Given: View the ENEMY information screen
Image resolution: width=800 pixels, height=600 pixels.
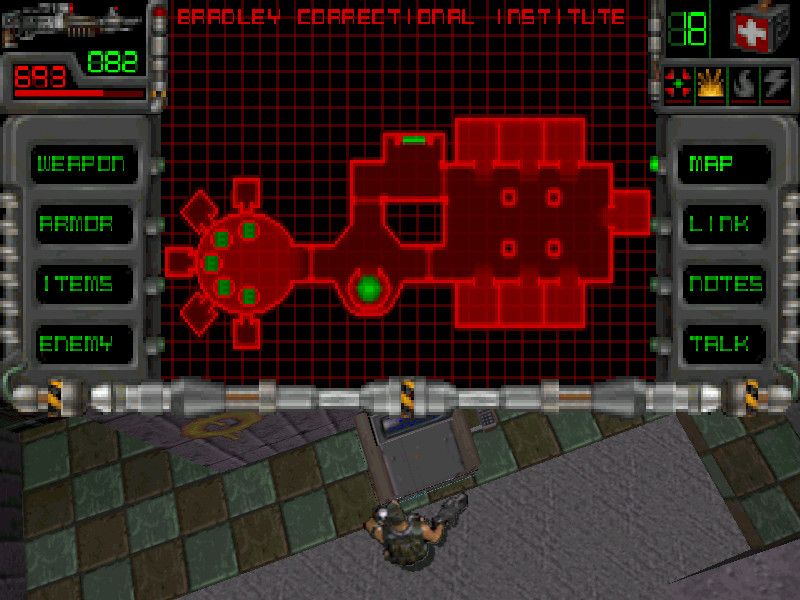Looking at the screenshot, I should point(75,344).
